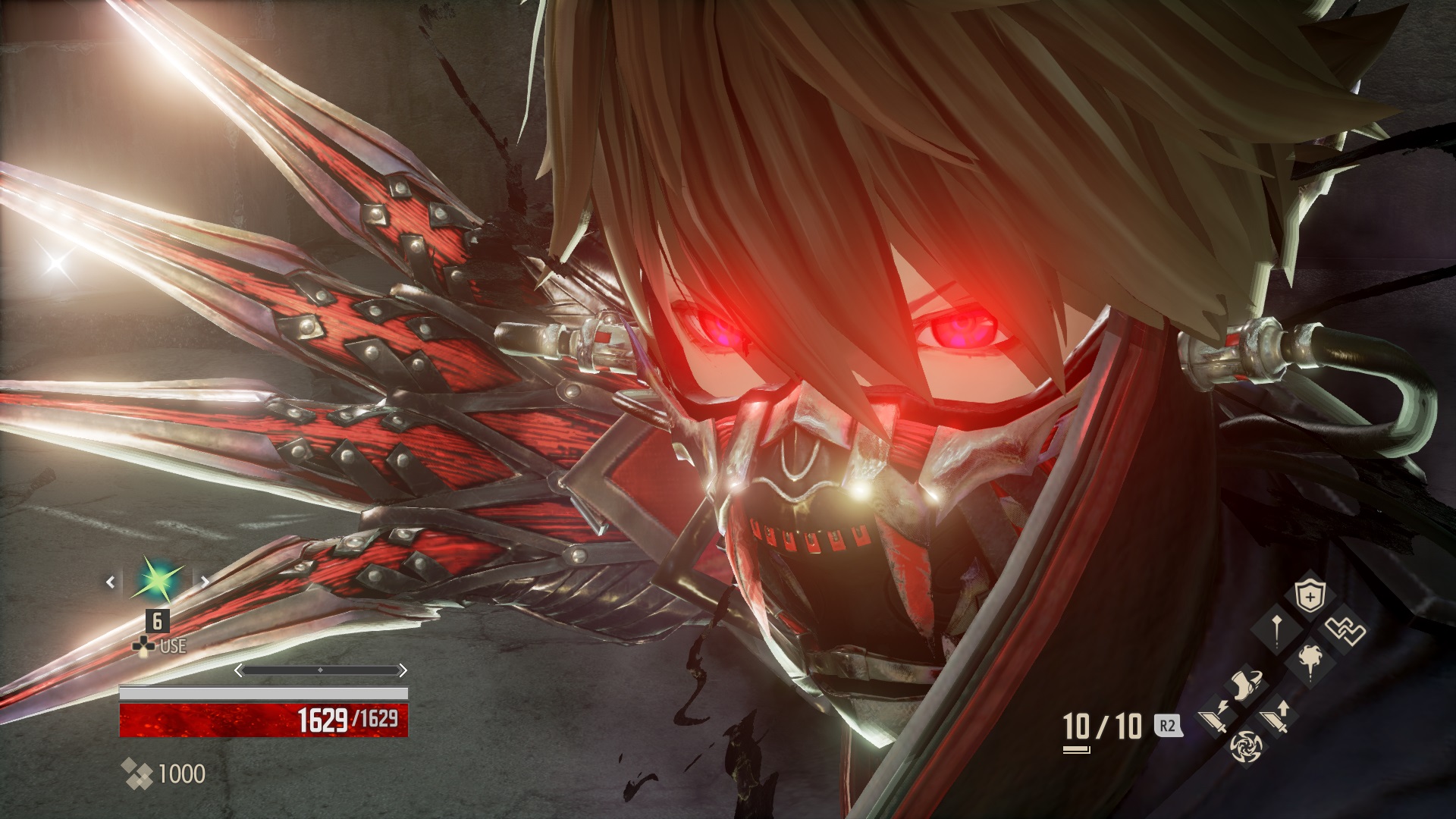Click the stake pillar gift icon
The image size is (1456, 819).
coord(1276,630)
